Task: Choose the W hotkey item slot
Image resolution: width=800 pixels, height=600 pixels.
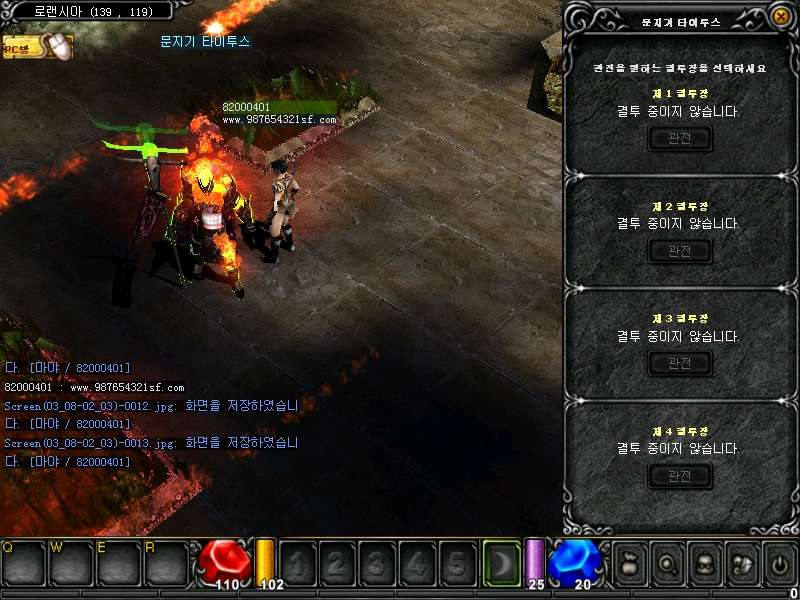Action: click(x=70, y=564)
